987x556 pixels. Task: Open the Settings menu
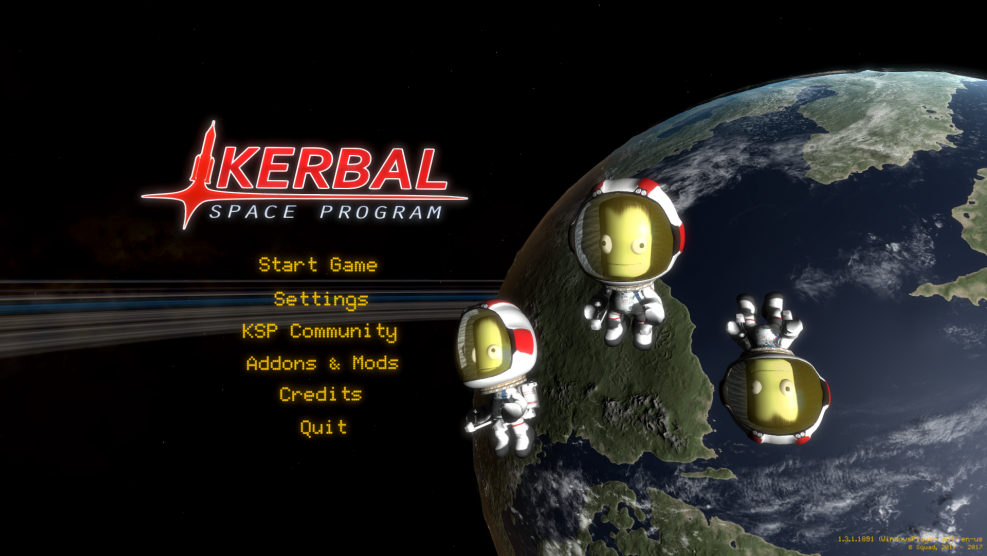click(x=321, y=299)
